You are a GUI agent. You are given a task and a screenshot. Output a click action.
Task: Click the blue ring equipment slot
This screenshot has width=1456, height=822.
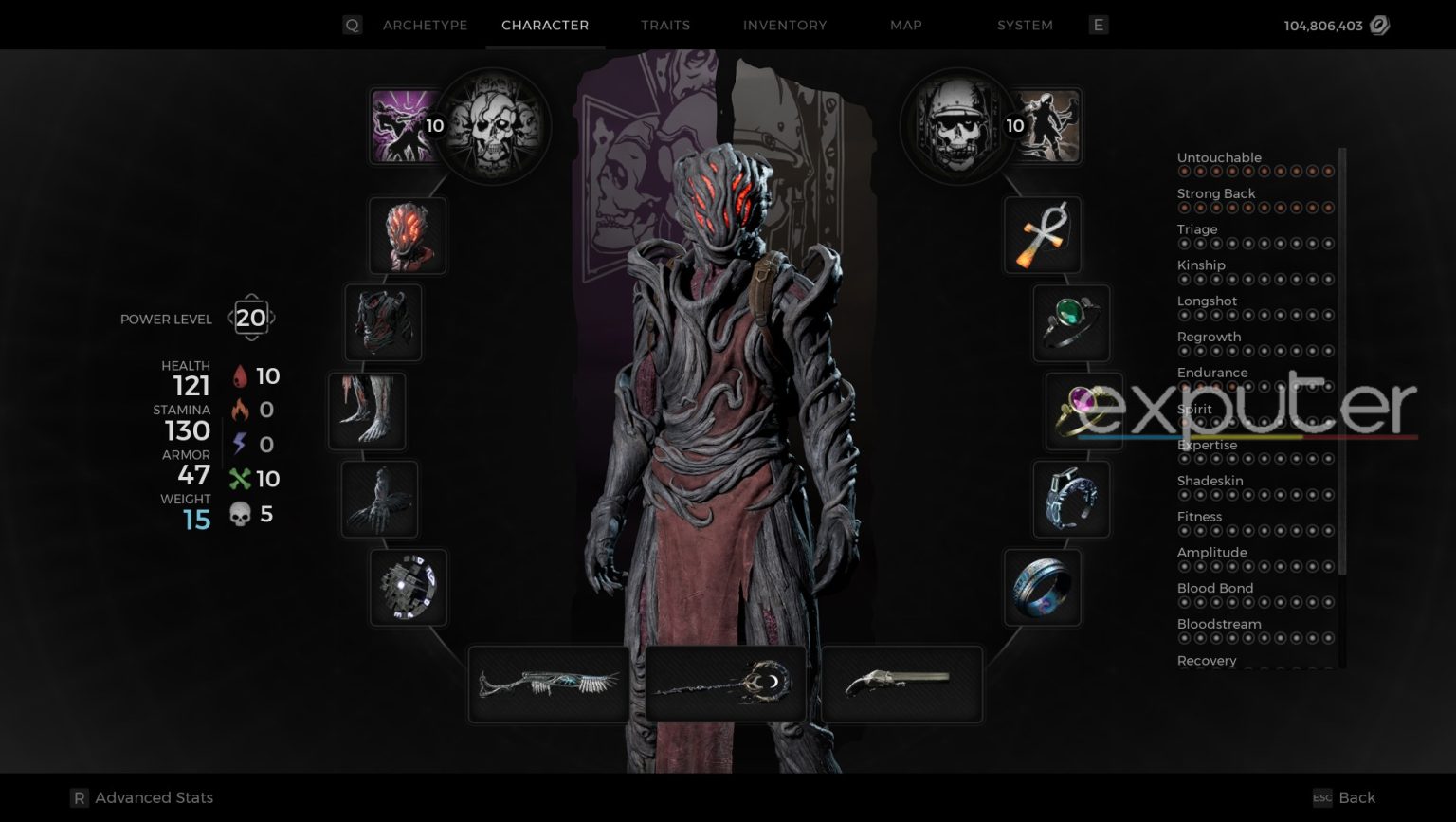(1042, 588)
